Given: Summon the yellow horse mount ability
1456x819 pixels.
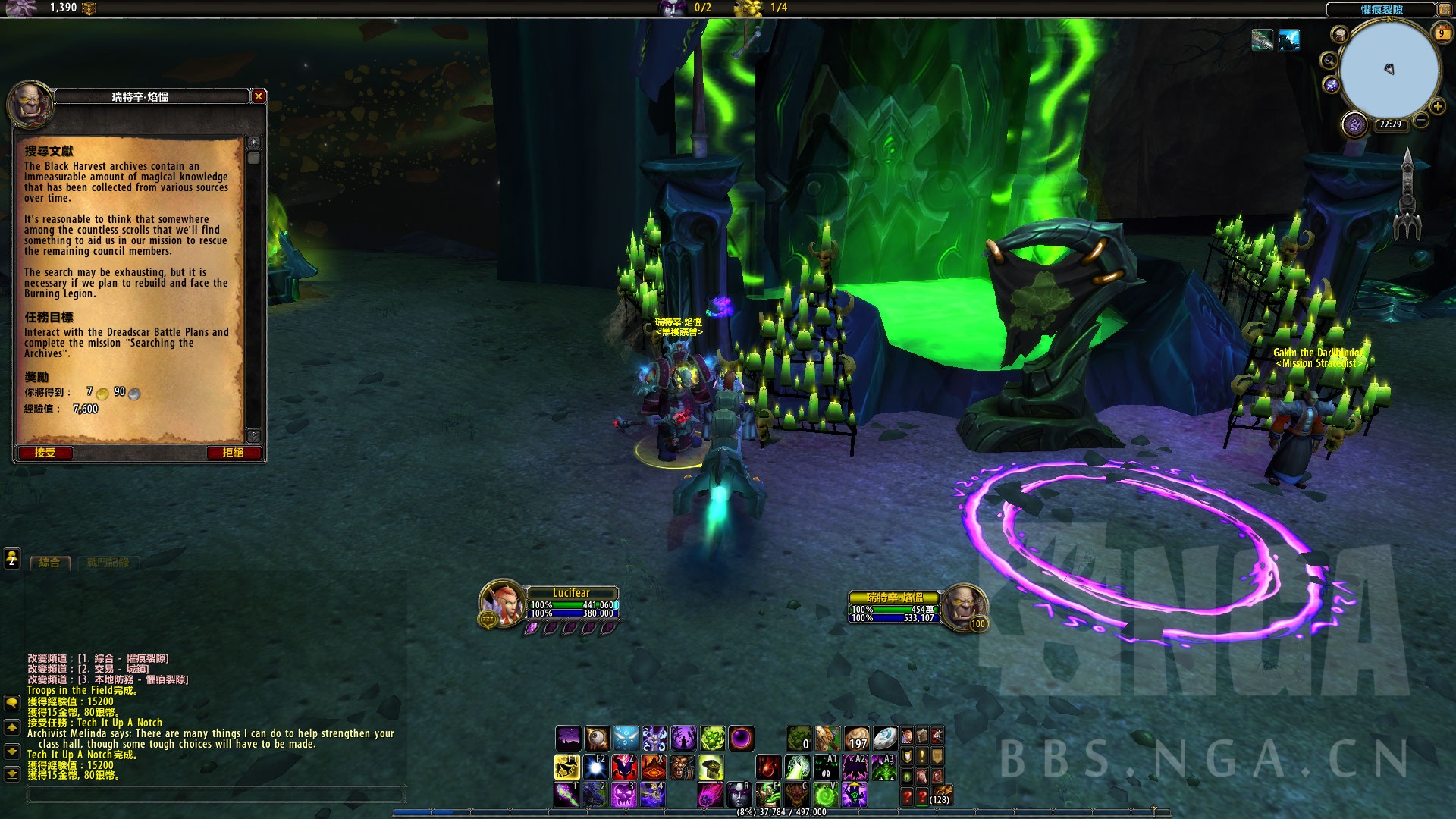Looking at the screenshot, I should click(x=566, y=767).
